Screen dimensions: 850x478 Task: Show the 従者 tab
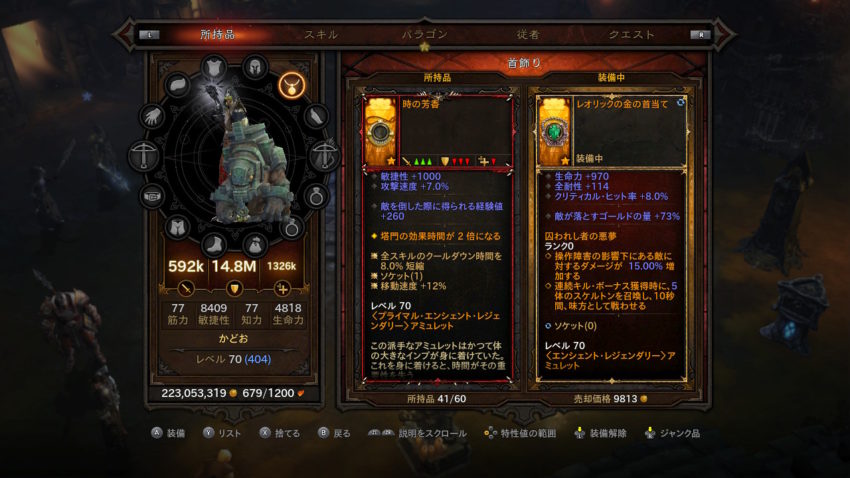pyautogui.click(x=526, y=34)
